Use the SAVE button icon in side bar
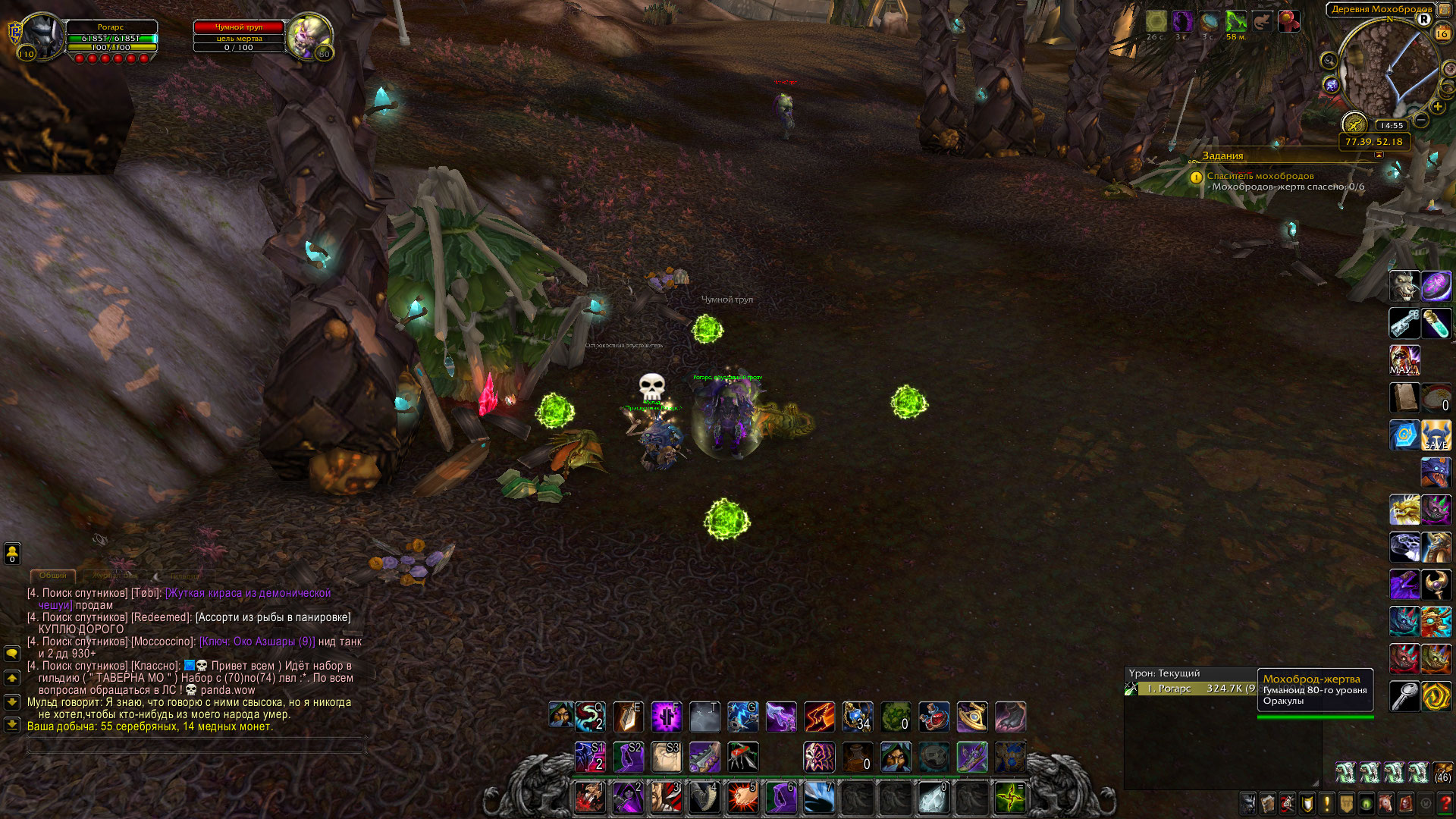The image size is (1456, 819). point(1436,435)
